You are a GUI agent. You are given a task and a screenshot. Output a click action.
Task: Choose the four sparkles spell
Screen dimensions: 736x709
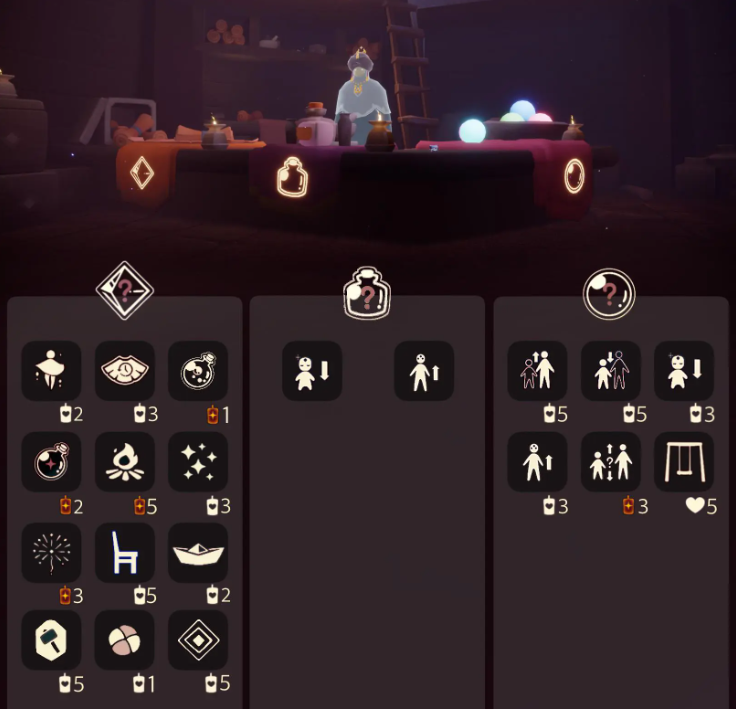click(198, 462)
